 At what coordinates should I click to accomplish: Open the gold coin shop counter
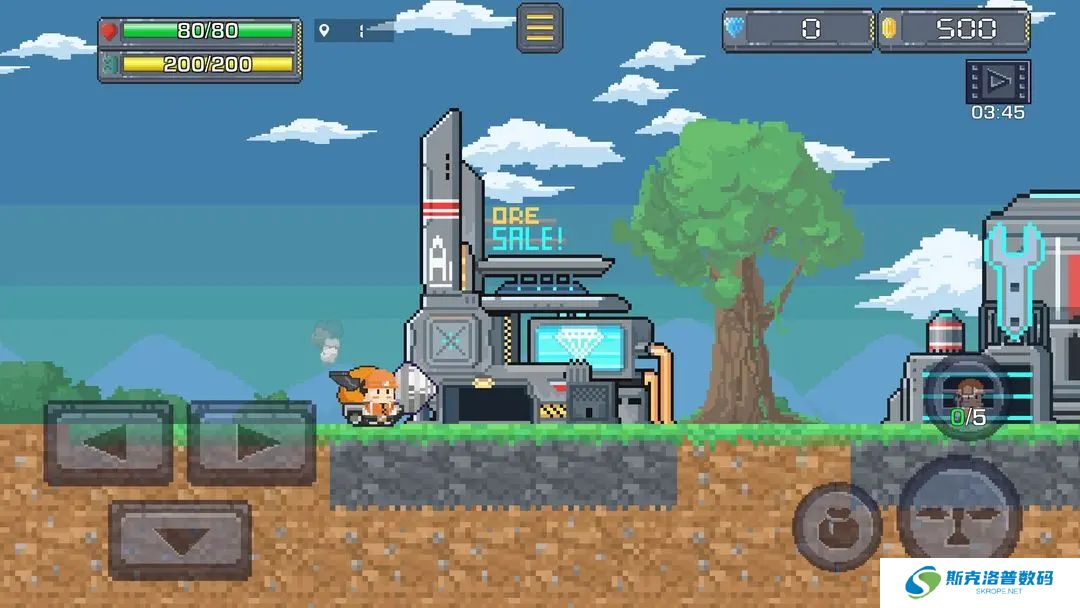953,30
